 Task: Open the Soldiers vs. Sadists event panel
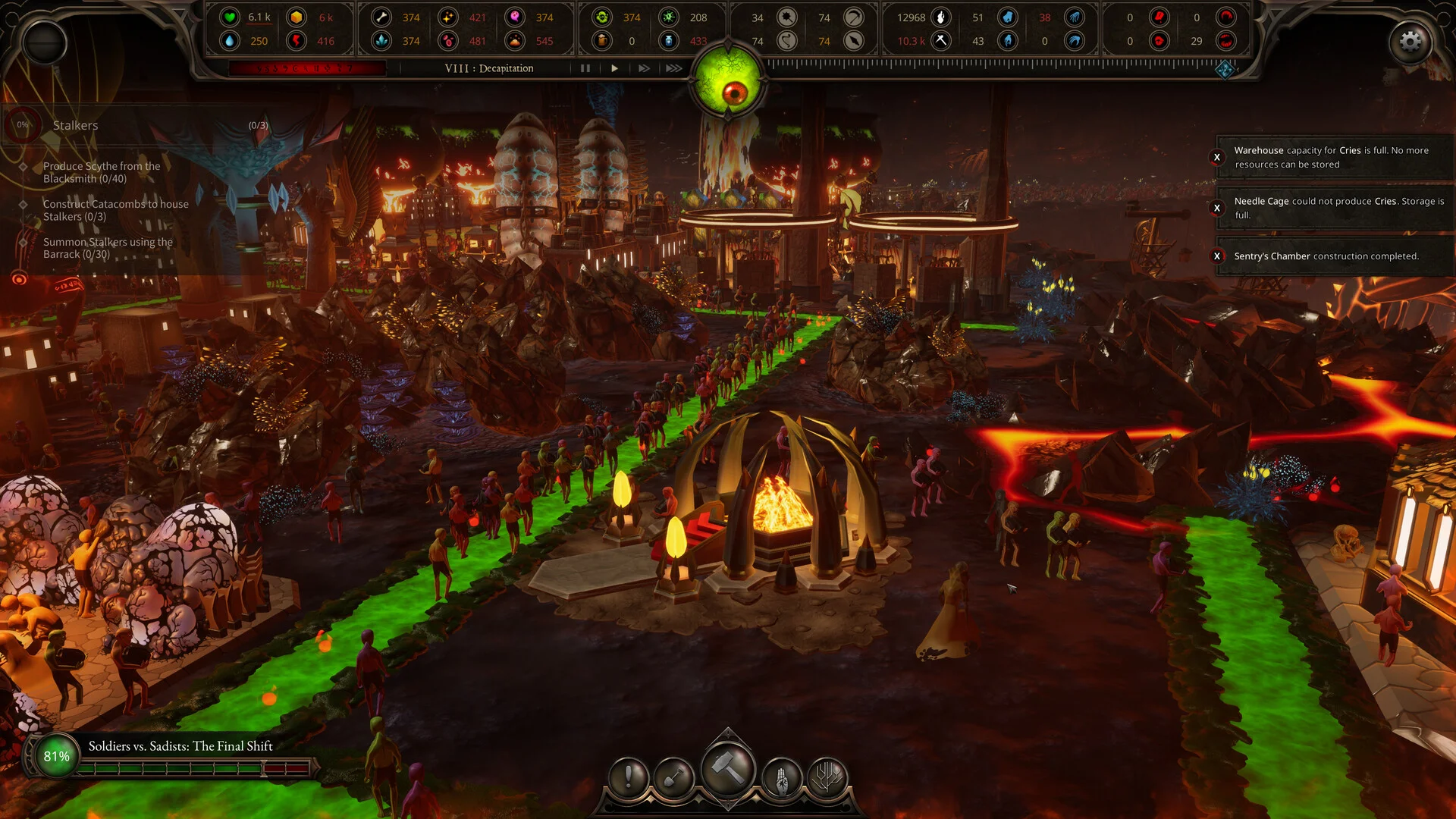(180, 746)
